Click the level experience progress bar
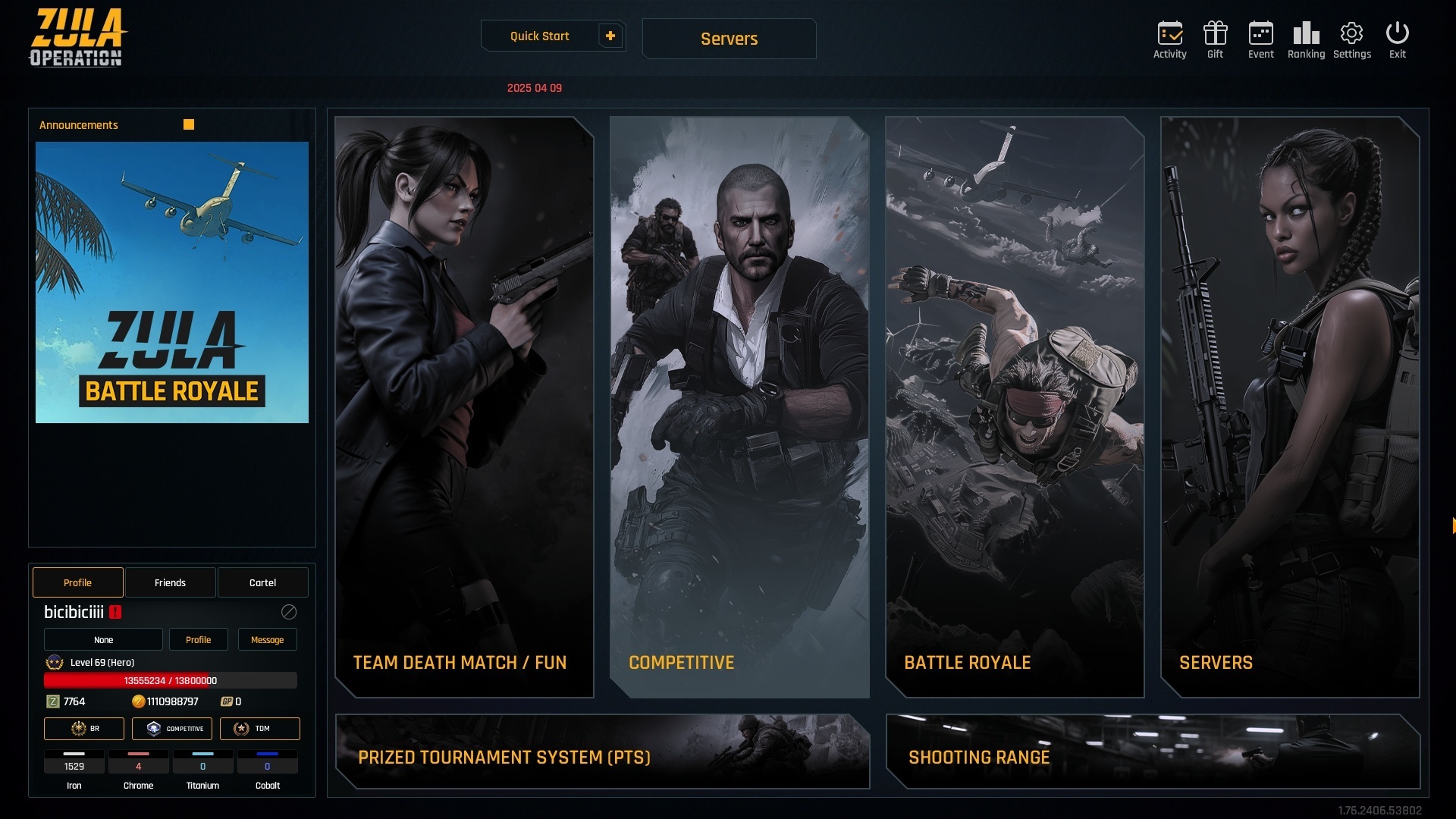Screen dimensions: 1456x819 (x=171, y=680)
